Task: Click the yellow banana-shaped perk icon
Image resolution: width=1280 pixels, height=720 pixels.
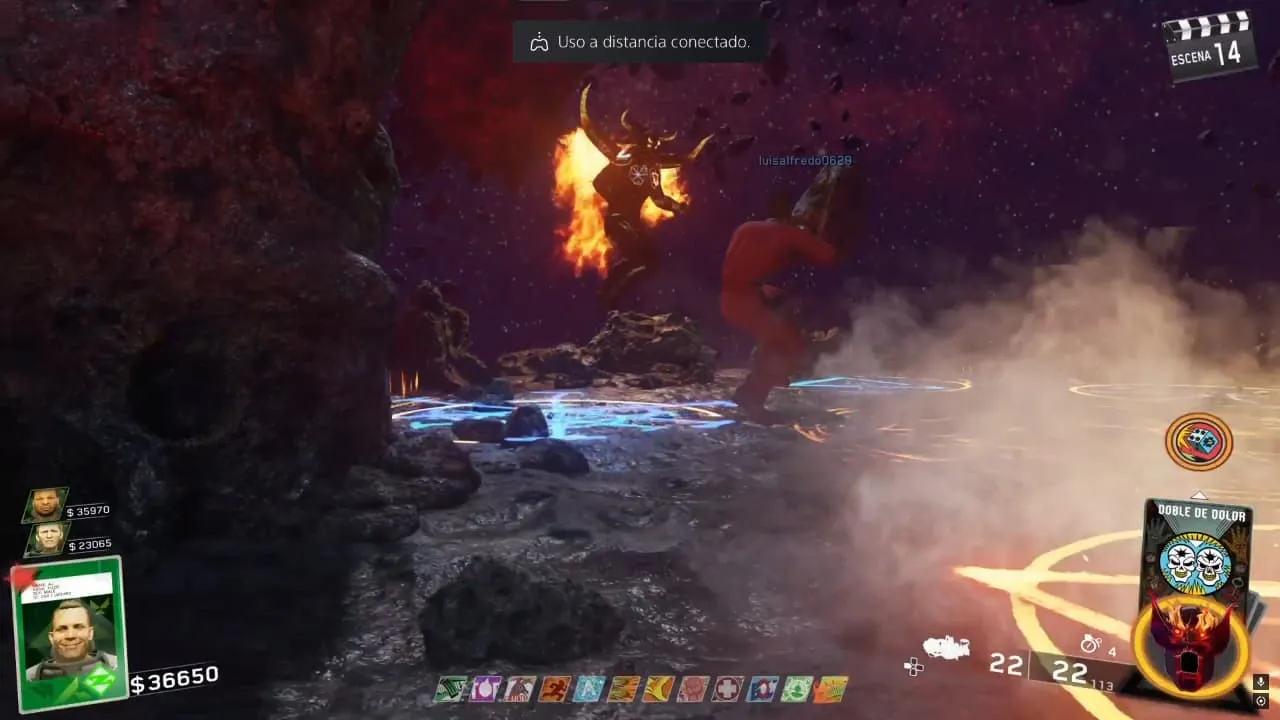Action: click(x=658, y=689)
